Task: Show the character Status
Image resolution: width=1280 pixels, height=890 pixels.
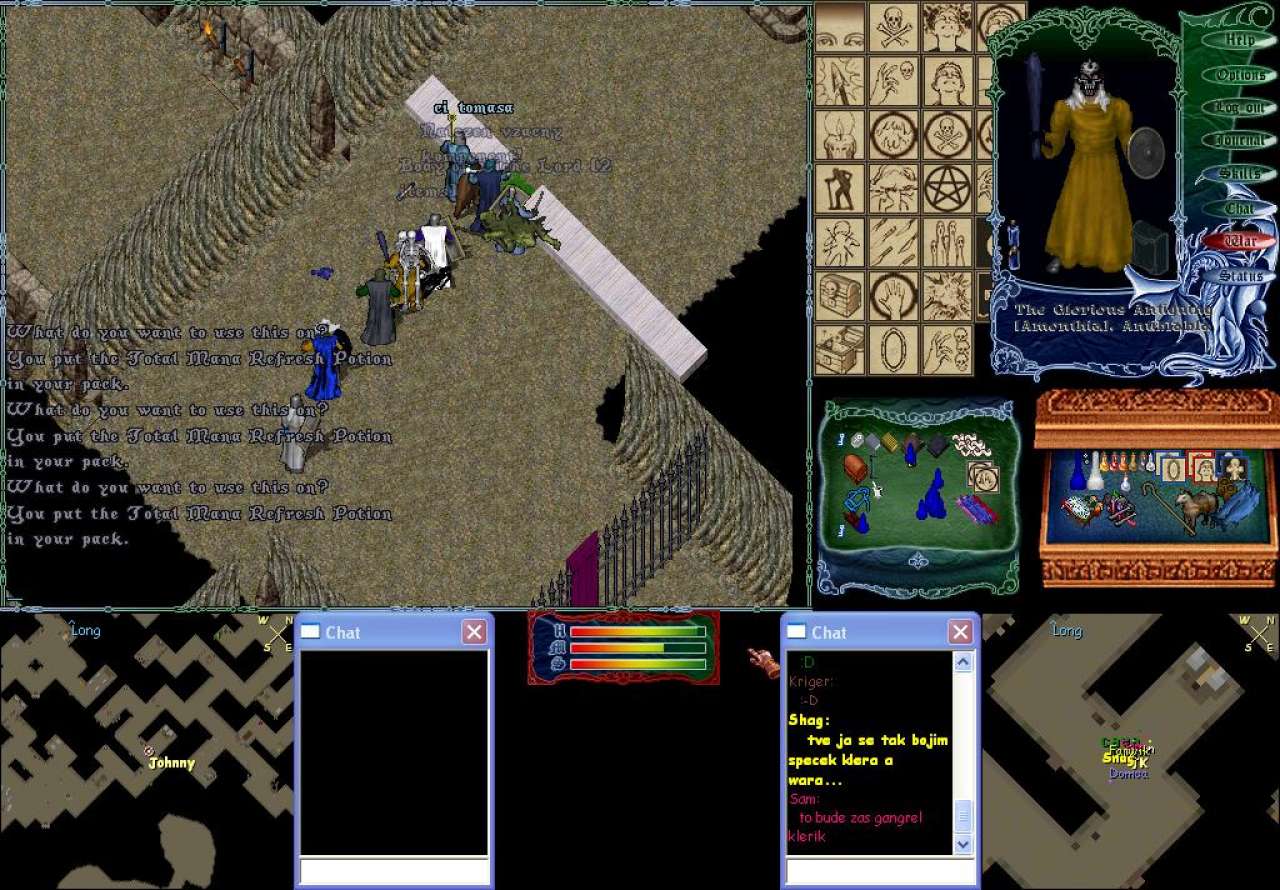Action: 1240,275
